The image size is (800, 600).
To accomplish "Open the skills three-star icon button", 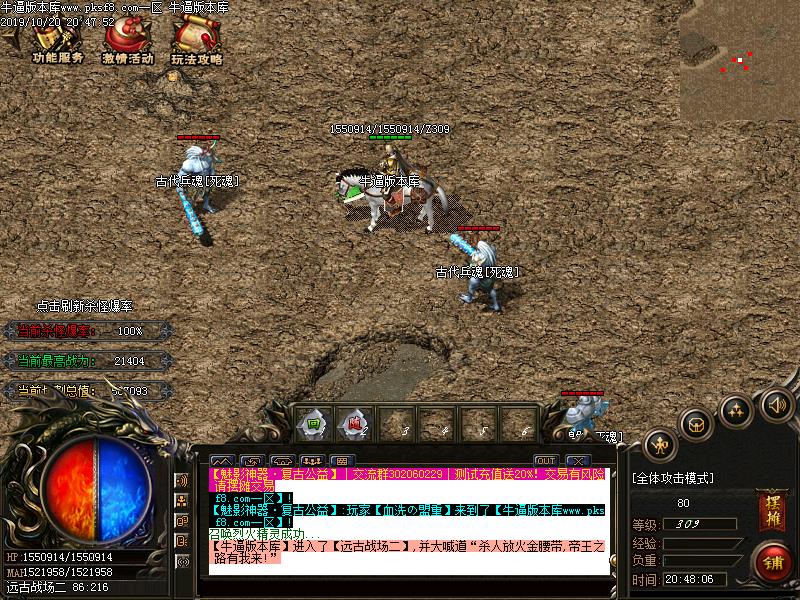I will (736, 409).
